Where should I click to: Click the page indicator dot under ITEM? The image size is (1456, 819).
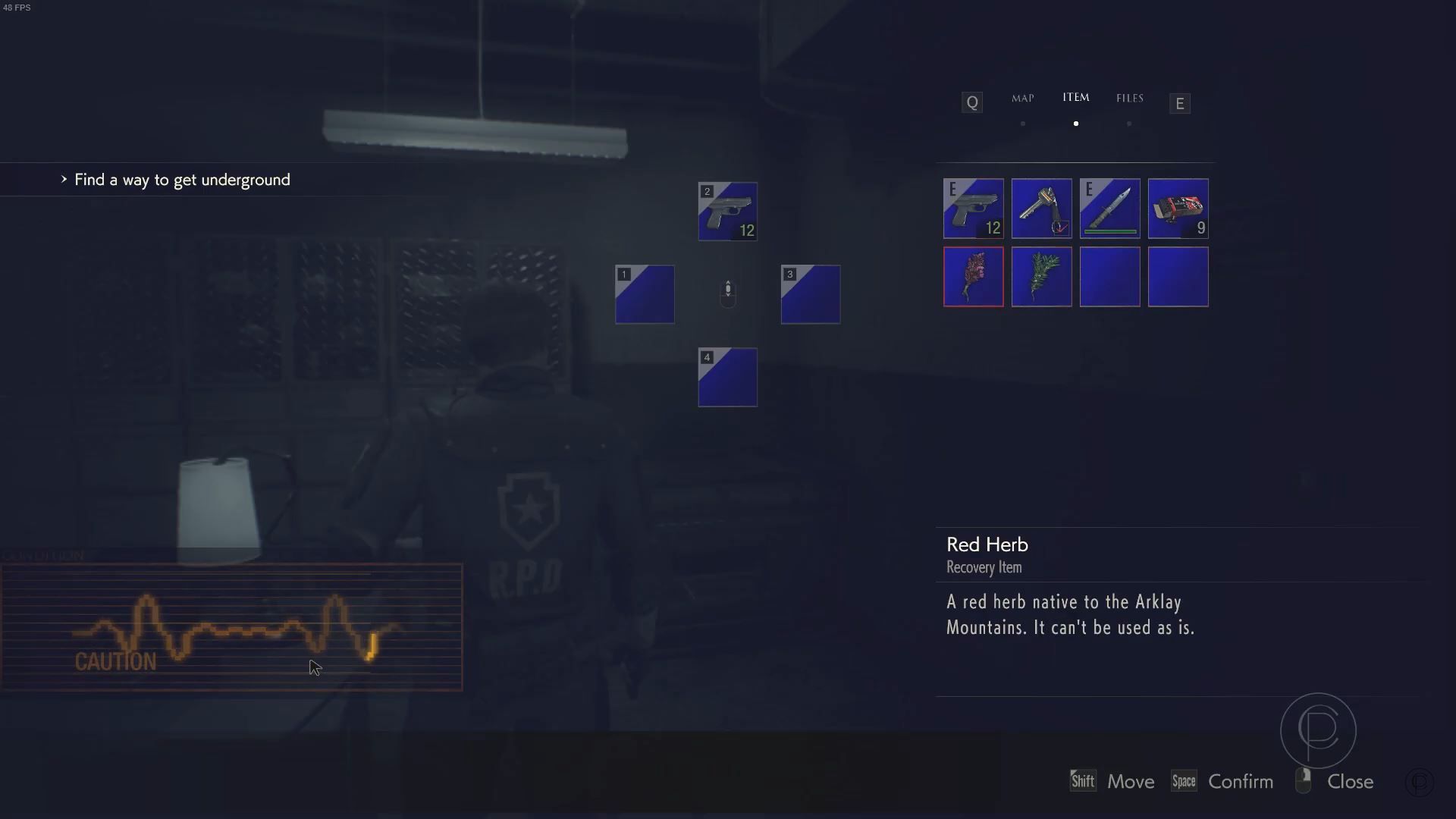[x=1076, y=123]
